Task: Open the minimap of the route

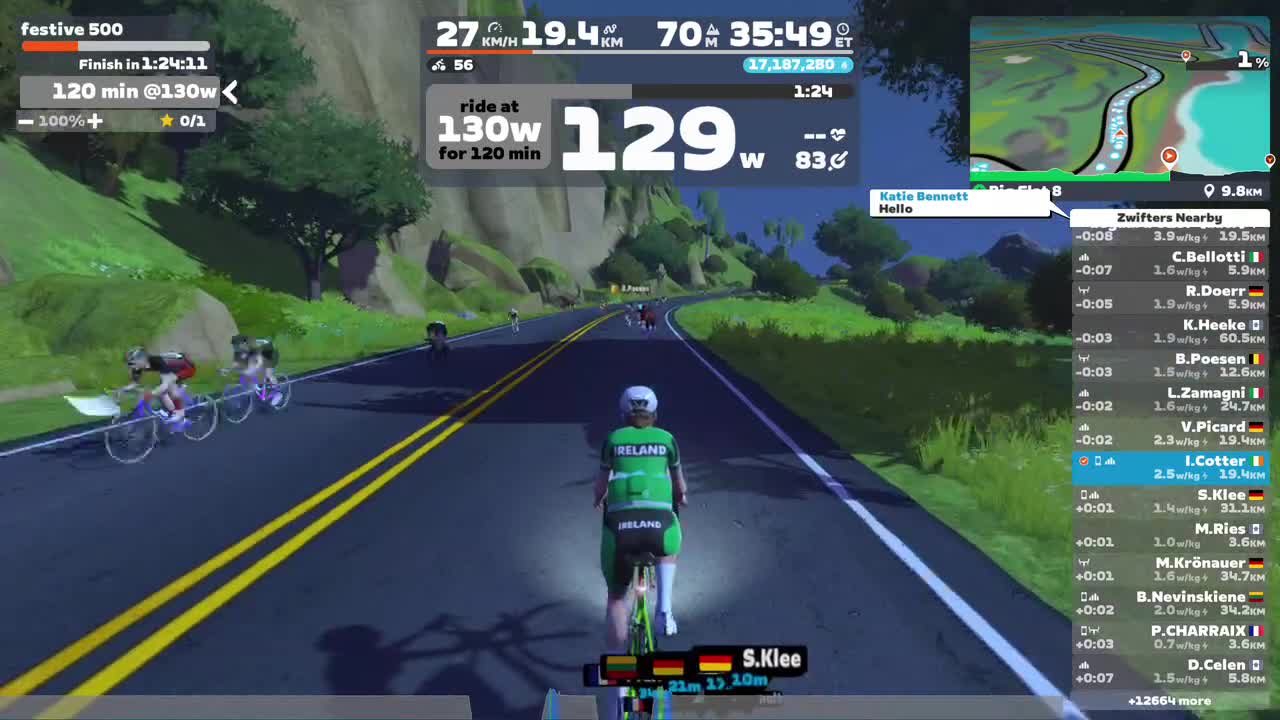Action: tap(1119, 97)
